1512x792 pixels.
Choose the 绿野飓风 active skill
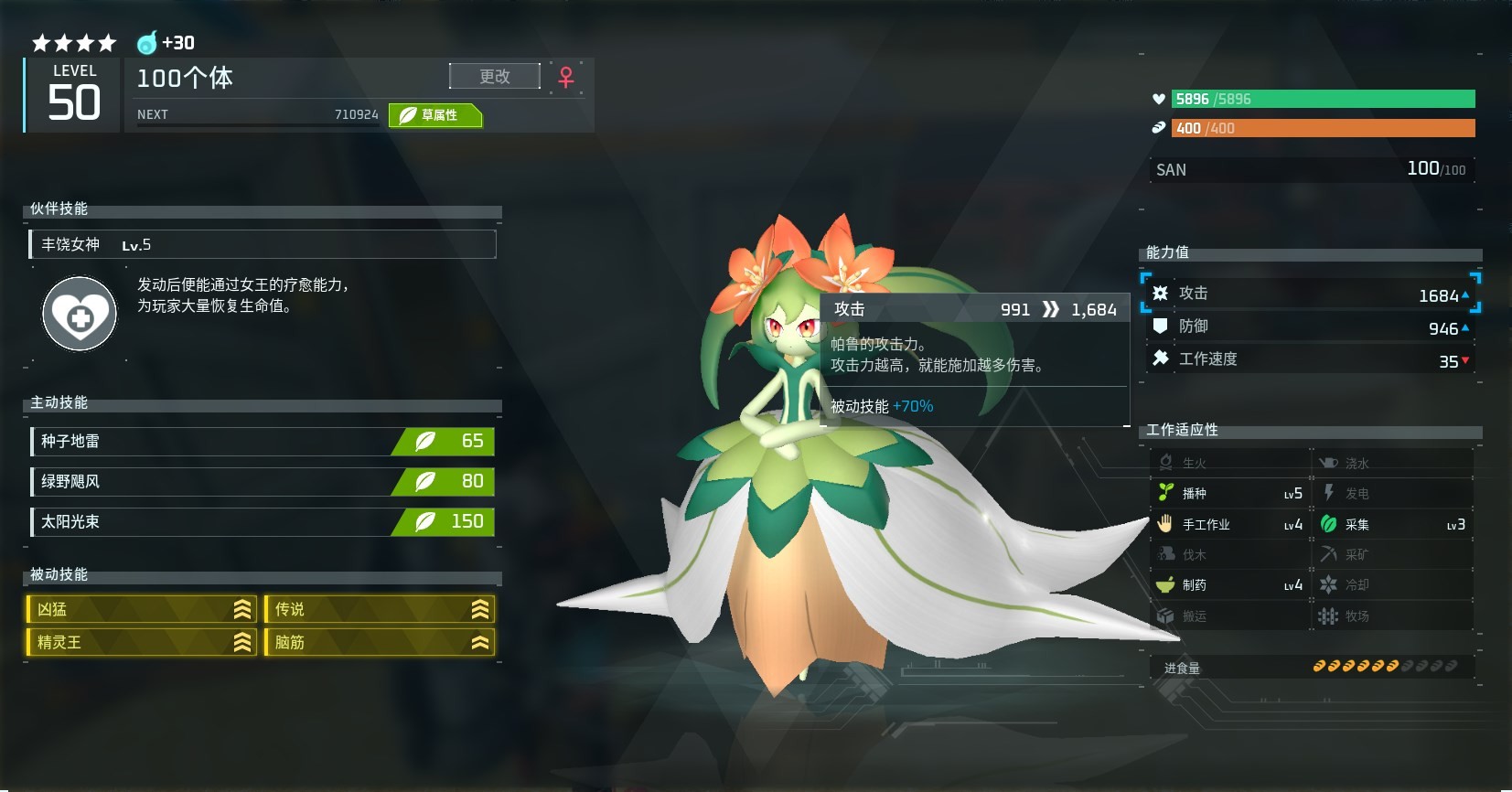click(263, 482)
